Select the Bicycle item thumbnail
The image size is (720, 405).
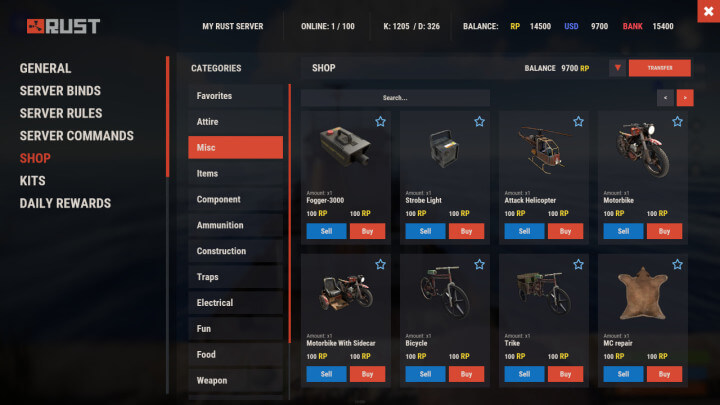(445, 294)
